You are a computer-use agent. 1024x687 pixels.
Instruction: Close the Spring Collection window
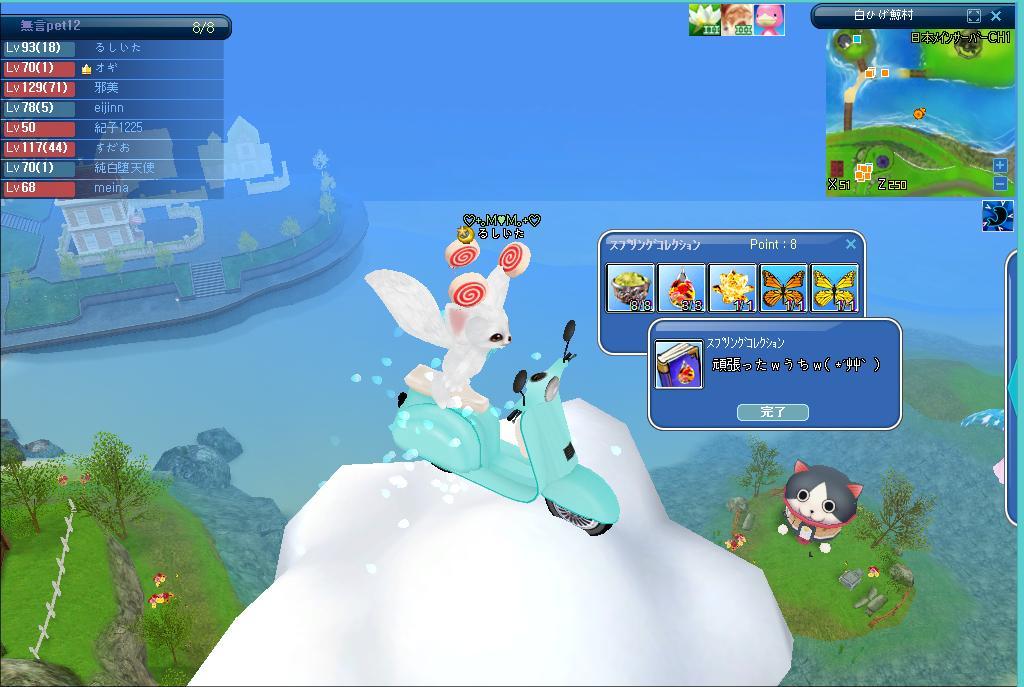coord(851,244)
